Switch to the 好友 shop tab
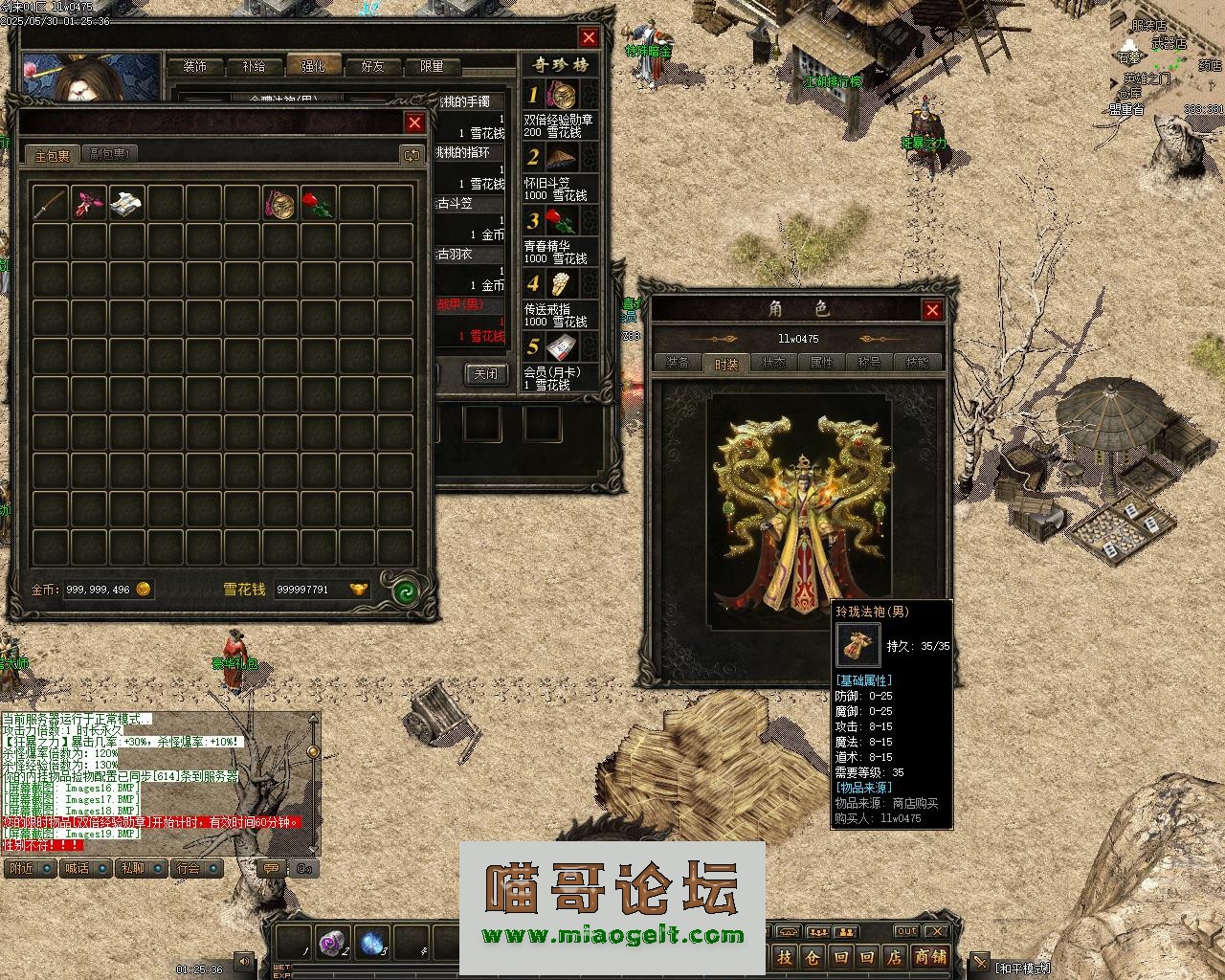The image size is (1225, 980). (372, 67)
